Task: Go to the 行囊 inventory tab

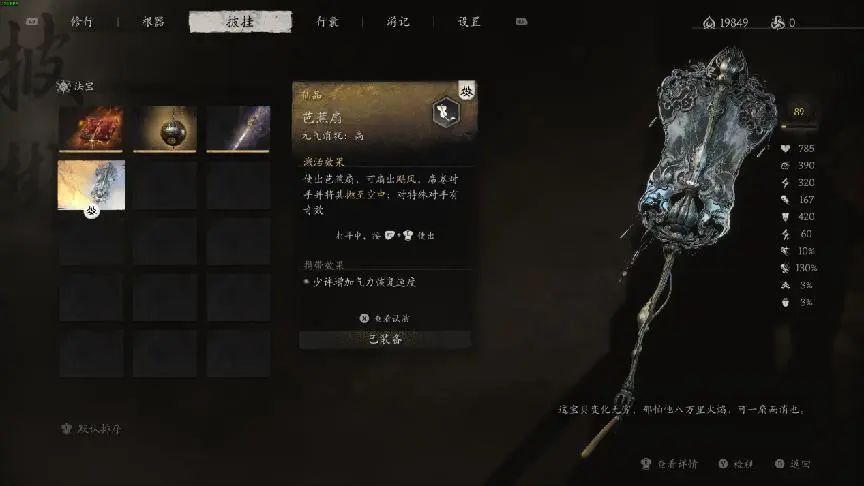Action: click(x=327, y=21)
